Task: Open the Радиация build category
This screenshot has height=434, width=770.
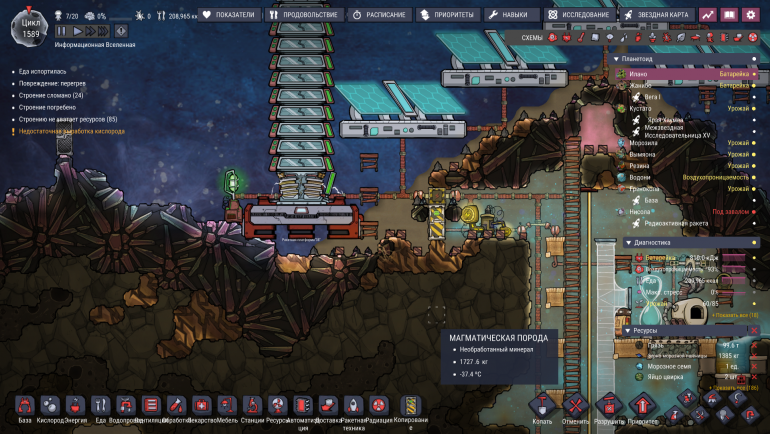Action: click(x=379, y=408)
